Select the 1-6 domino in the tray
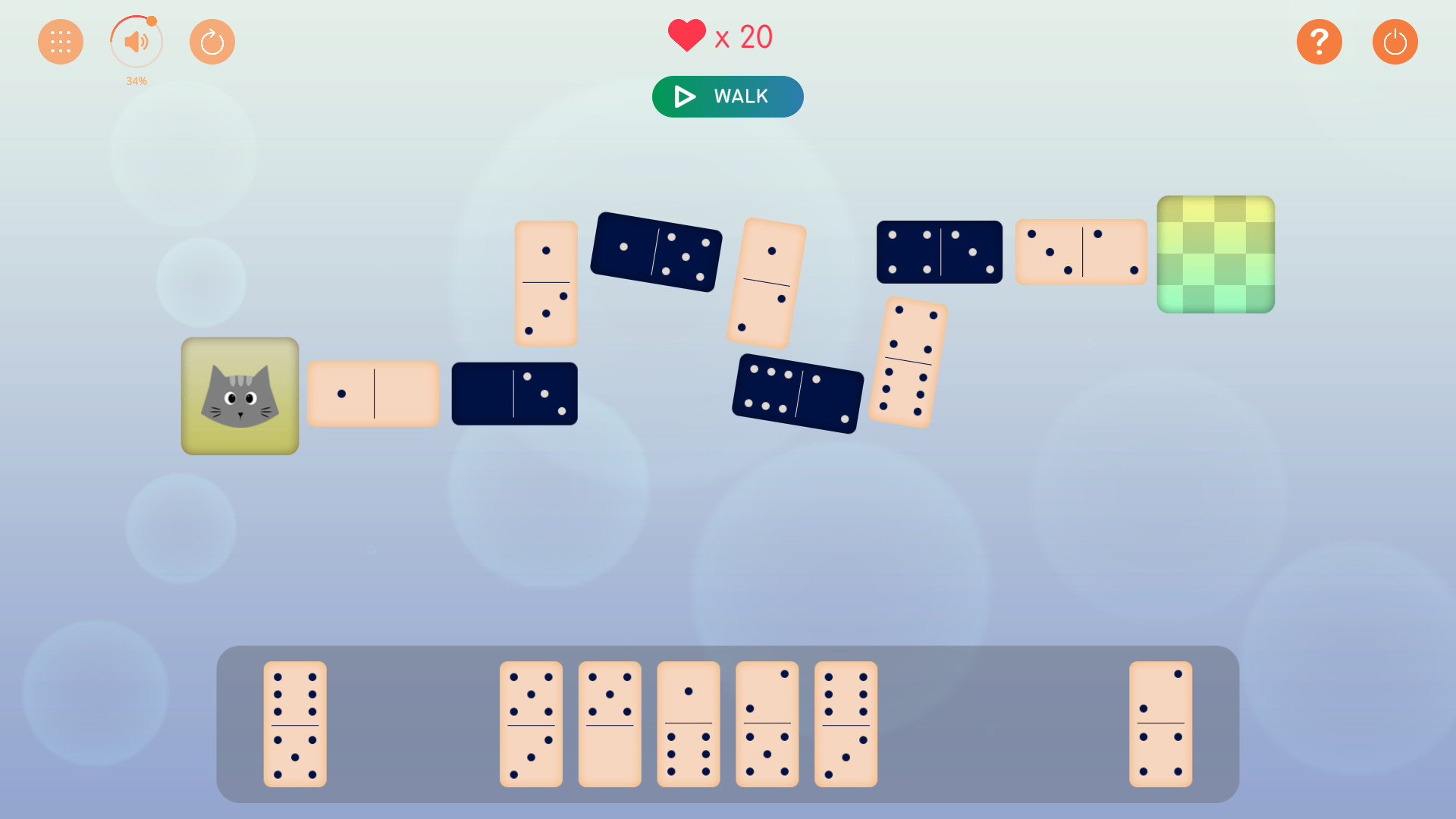Screen dimensions: 1456x819 point(688,724)
